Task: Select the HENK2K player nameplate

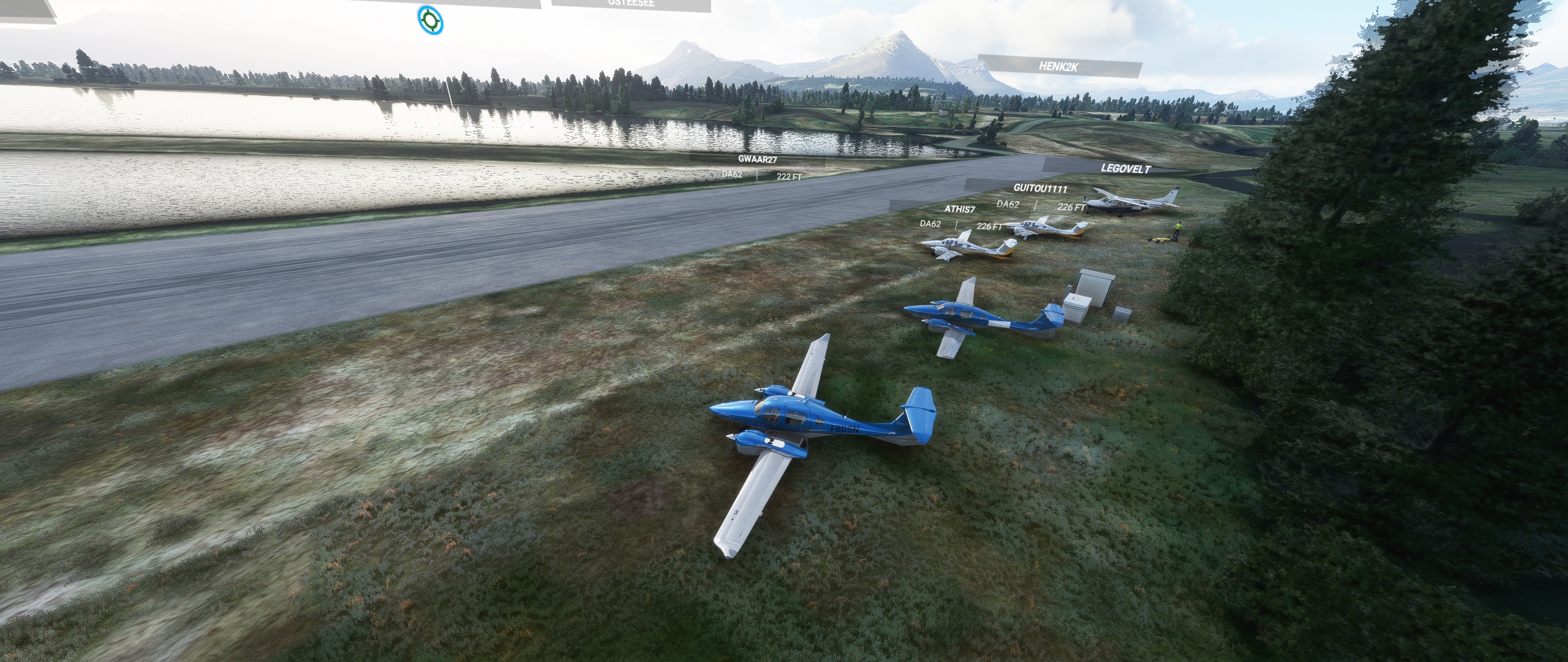Action: 1058,66
